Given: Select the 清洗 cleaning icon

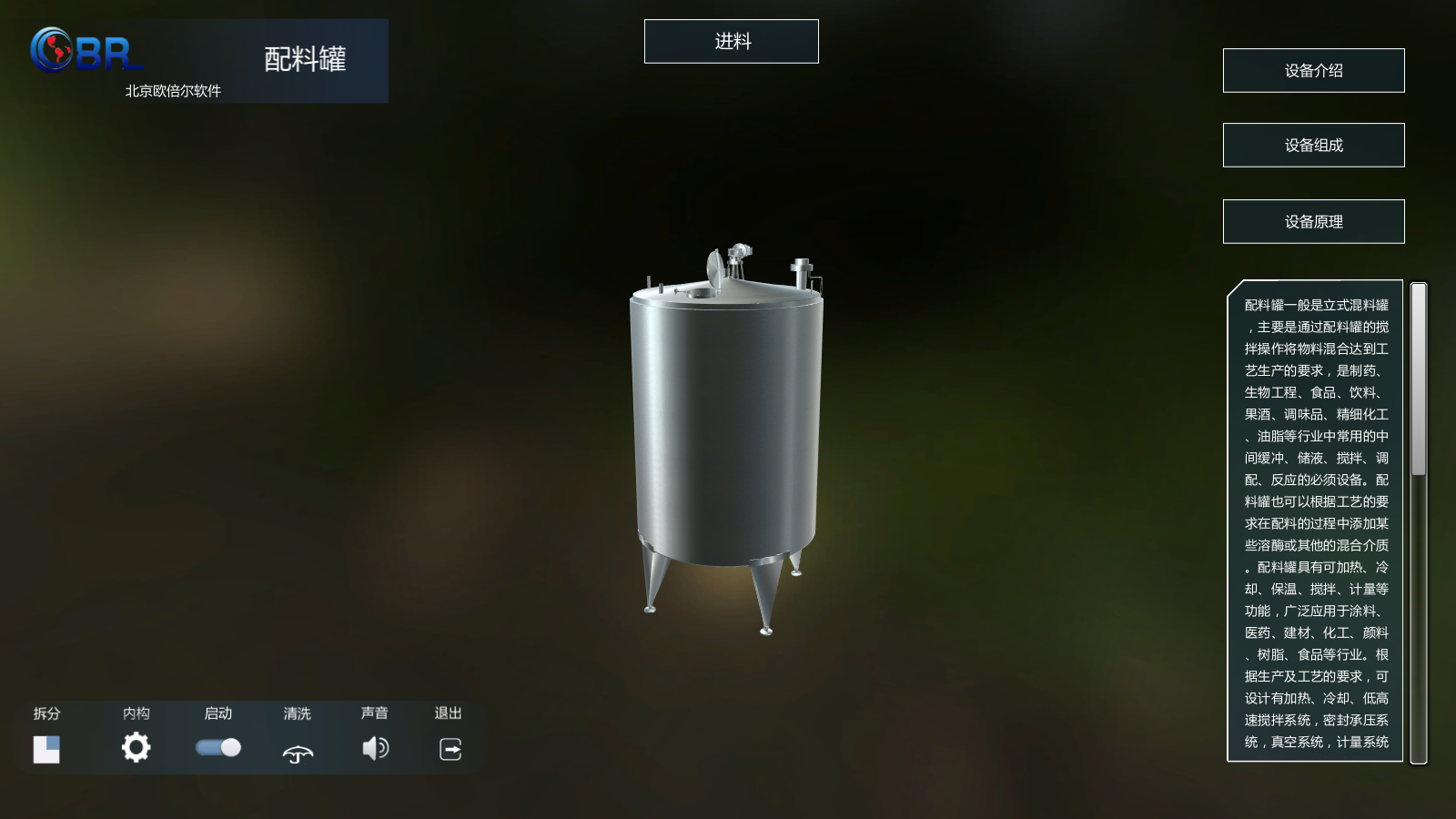Looking at the screenshot, I should coord(298,752).
